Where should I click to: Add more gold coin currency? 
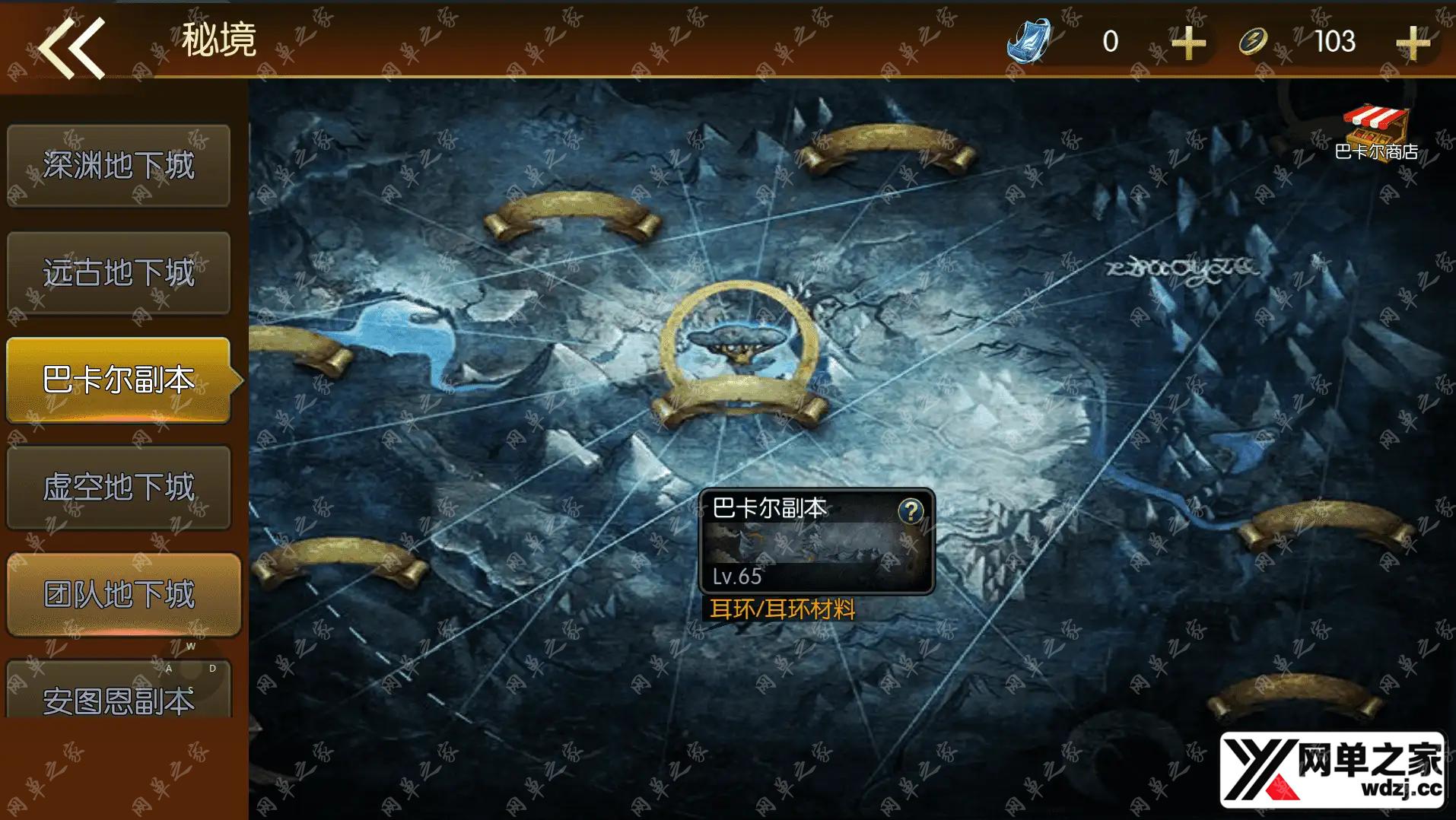coord(1413,43)
